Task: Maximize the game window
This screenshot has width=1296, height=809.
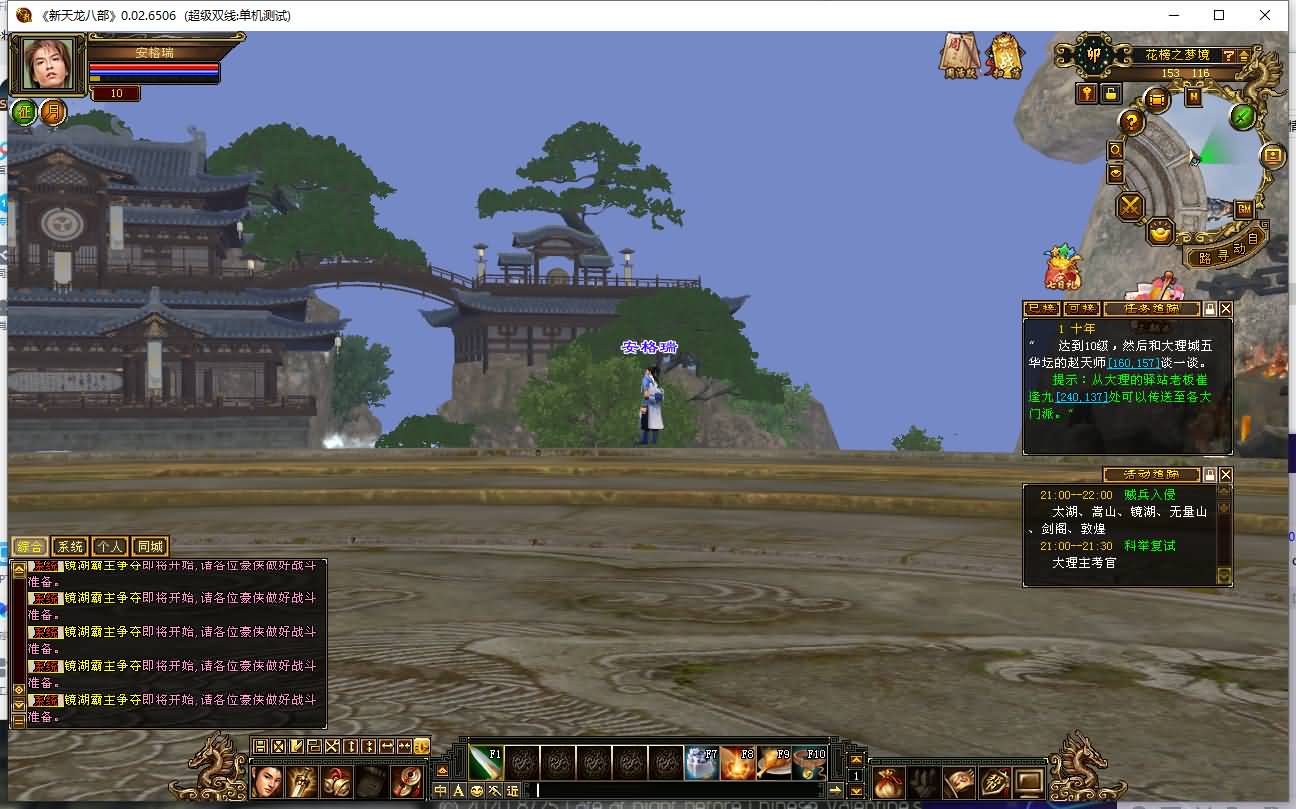Action: (x=1219, y=15)
